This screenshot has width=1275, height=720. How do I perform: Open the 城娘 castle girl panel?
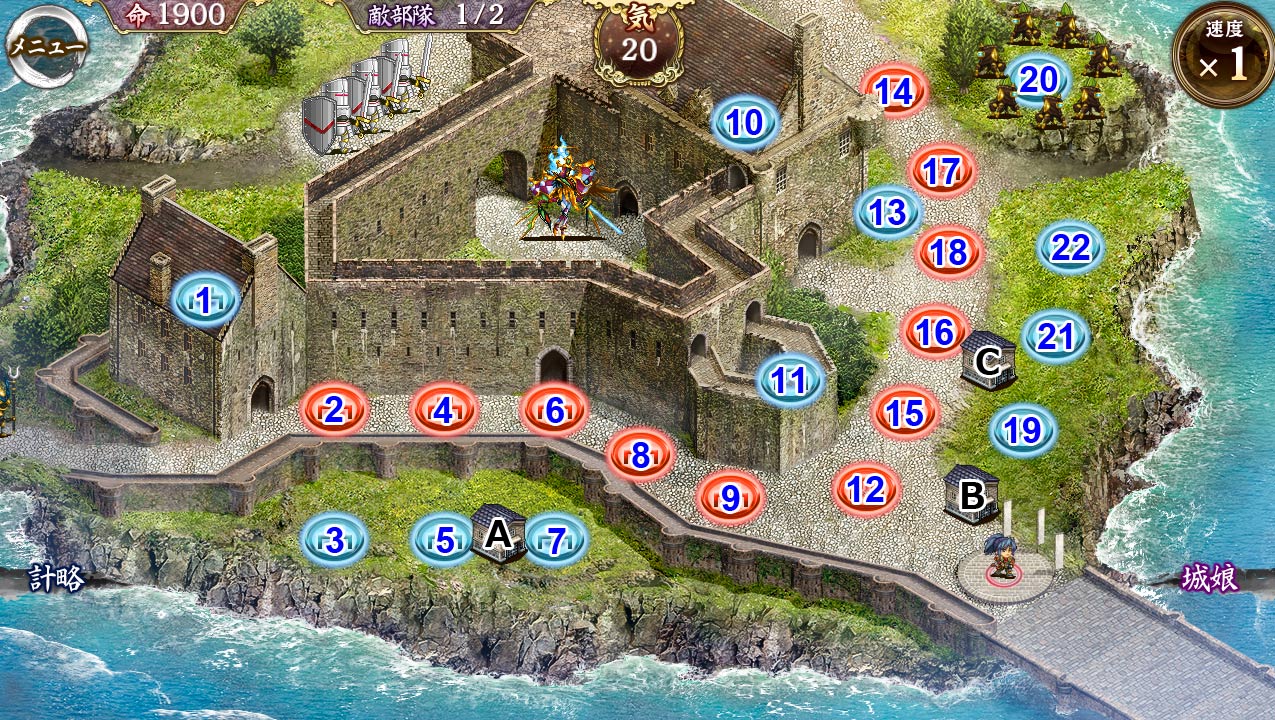point(1210,578)
